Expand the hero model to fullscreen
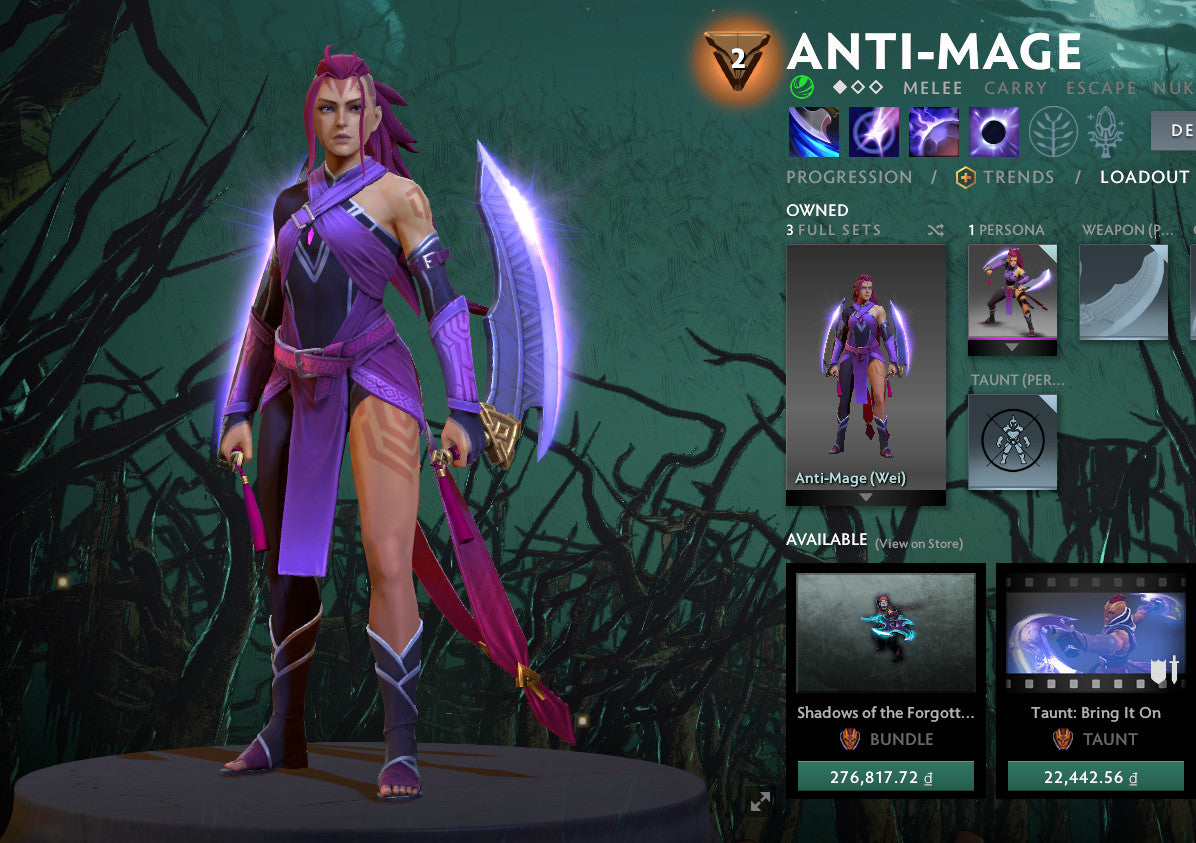Screen dimensions: 1196x843 [760, 801]
